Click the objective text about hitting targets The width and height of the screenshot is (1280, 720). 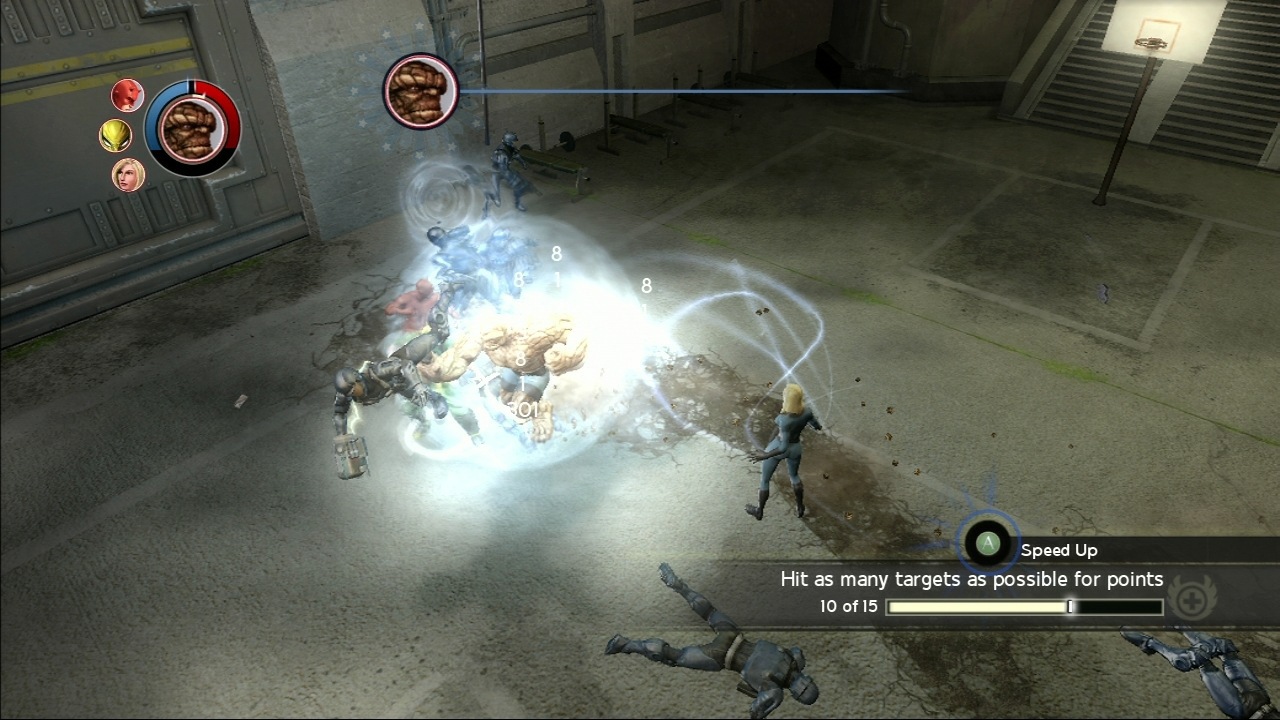pos(972,579)
